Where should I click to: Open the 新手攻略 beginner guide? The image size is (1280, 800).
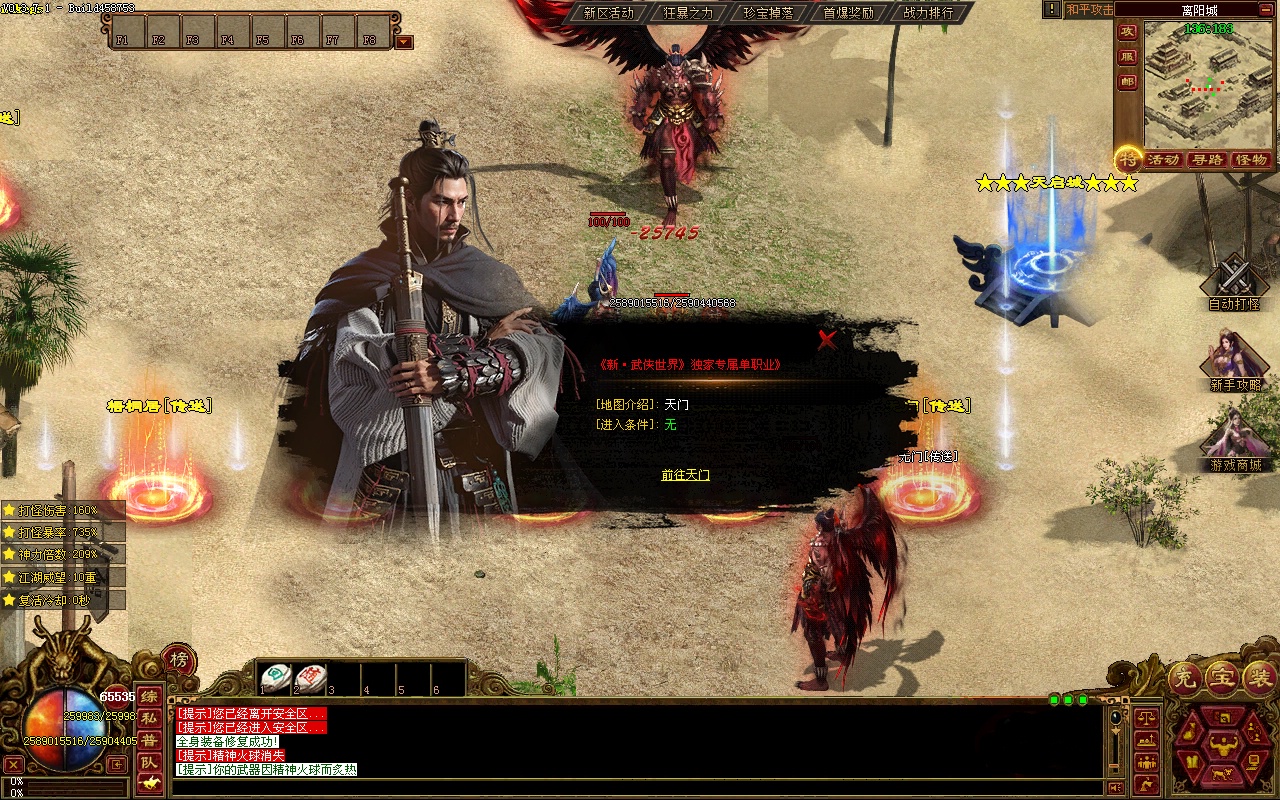pyautogui.click(x=1234, y=360)
